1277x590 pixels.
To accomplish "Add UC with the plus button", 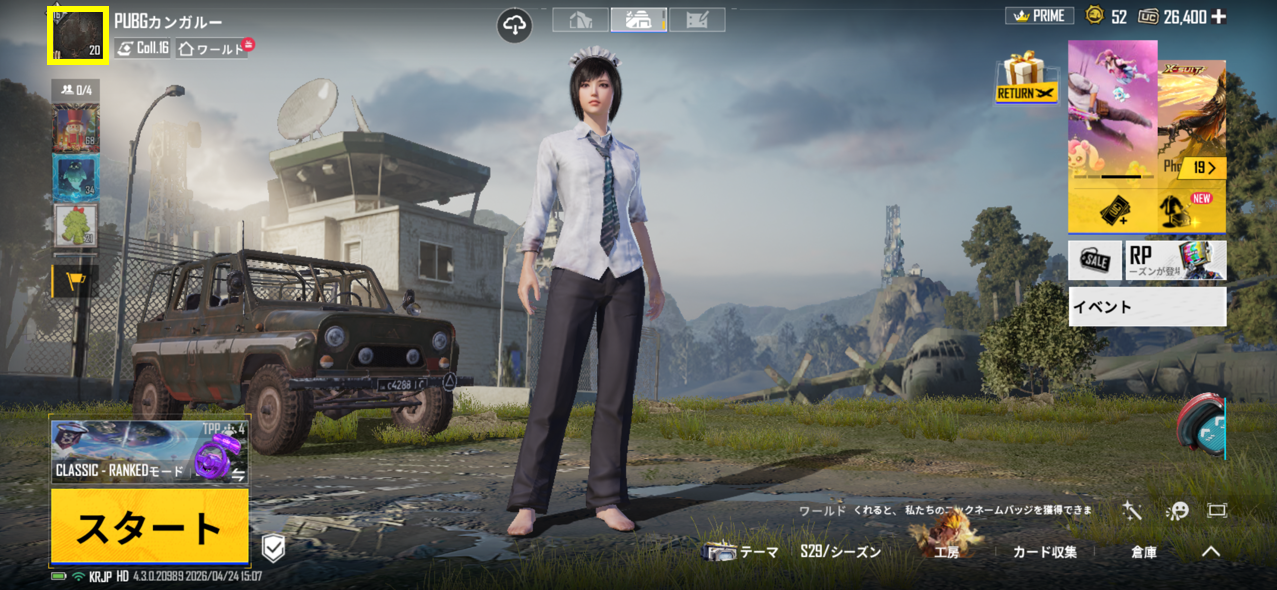I will [1218, 16].
